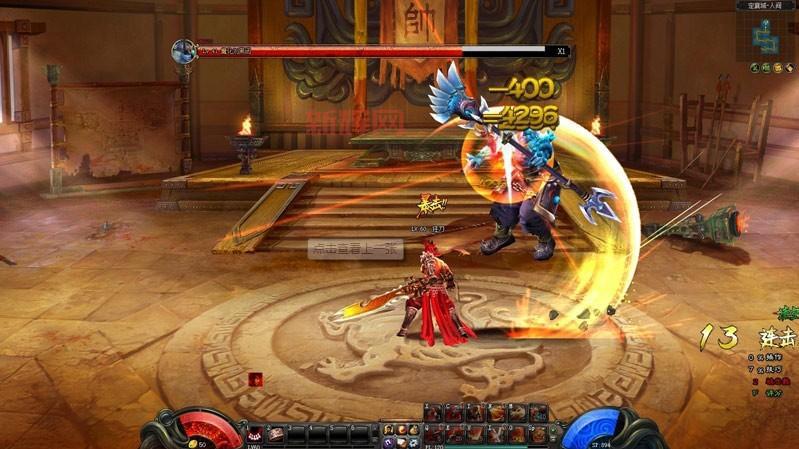Screen dimensions: 799x449
Task: Click the red buff icon above the hotbar
Action: (256, 379)
